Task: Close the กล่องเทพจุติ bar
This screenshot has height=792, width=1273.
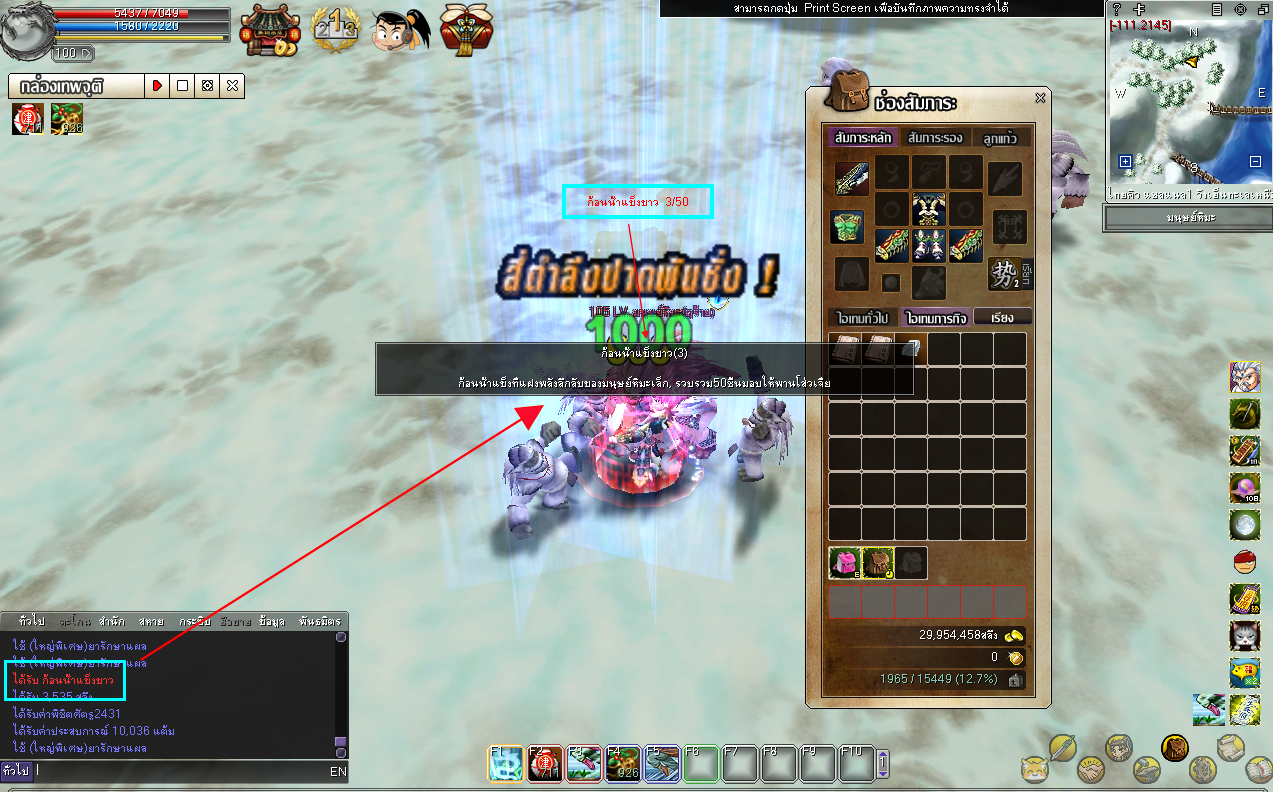Action: 232,86
